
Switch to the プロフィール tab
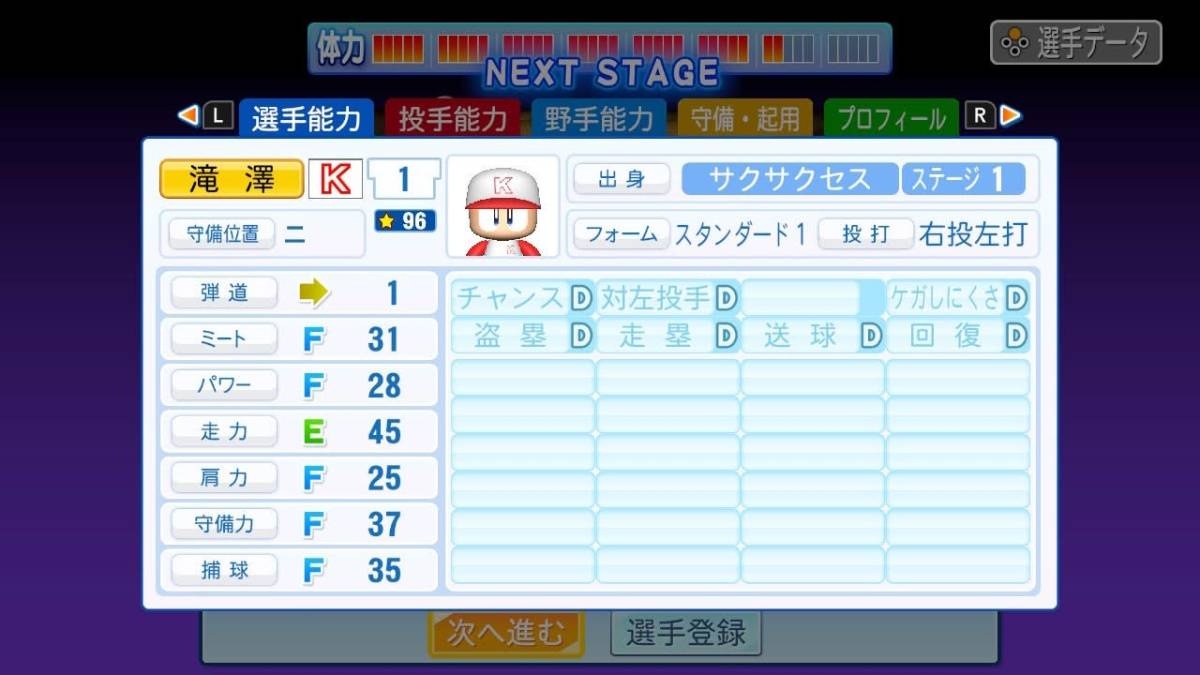(890, 119)
